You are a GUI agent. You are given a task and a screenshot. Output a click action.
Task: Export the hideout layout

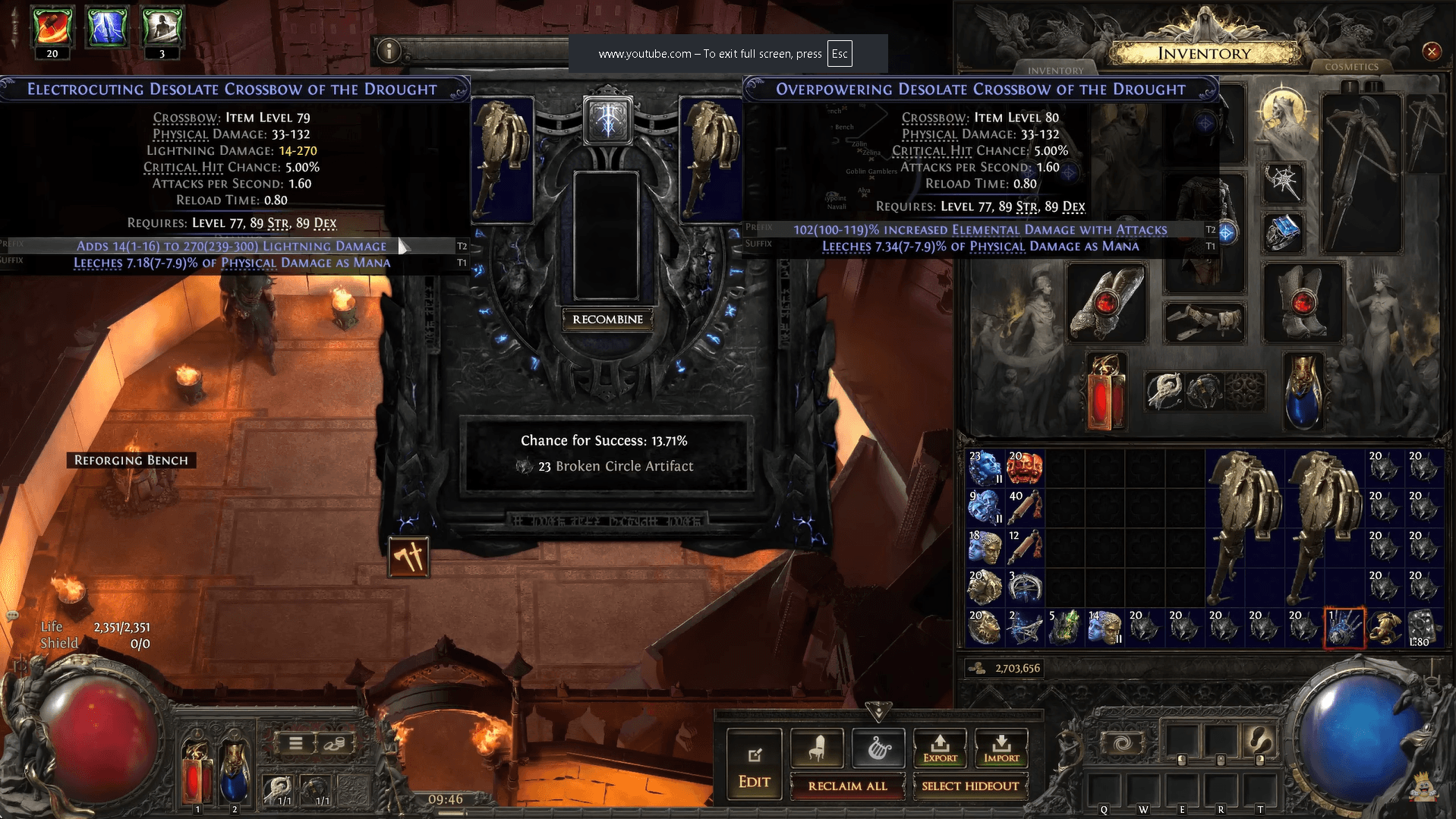[x=940, y=748]
